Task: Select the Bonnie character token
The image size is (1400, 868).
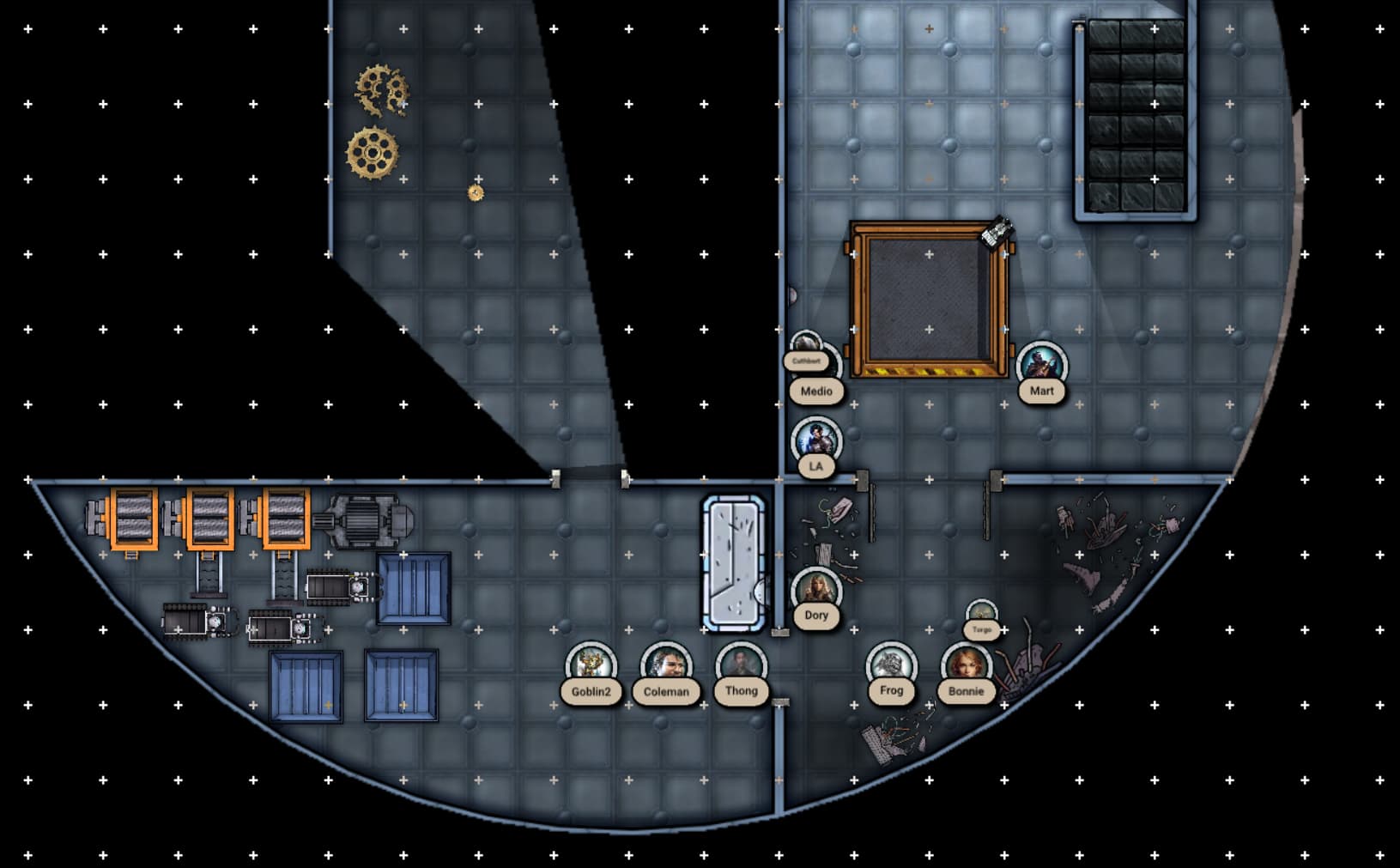Action: [967, 665]
